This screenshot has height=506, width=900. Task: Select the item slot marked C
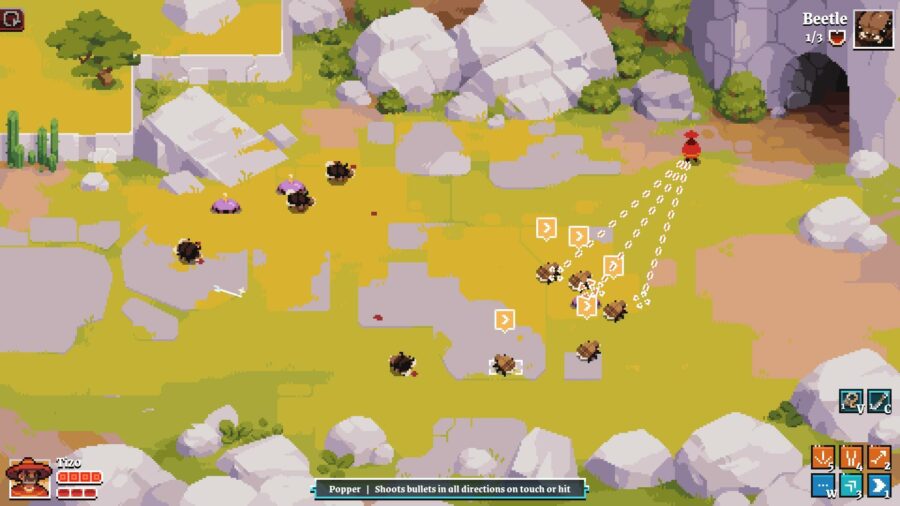(x=879, y=401)
